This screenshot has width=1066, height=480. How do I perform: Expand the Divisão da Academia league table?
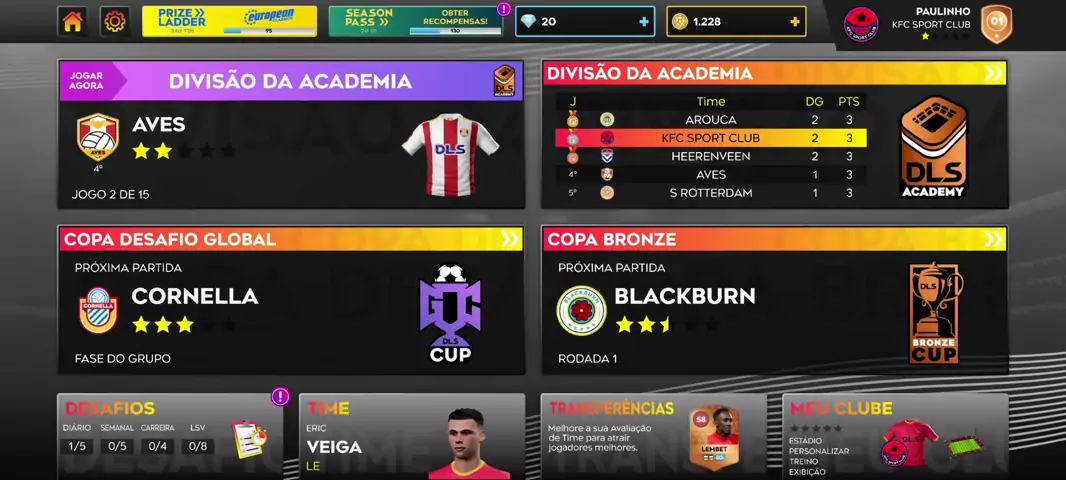(992, 73)
